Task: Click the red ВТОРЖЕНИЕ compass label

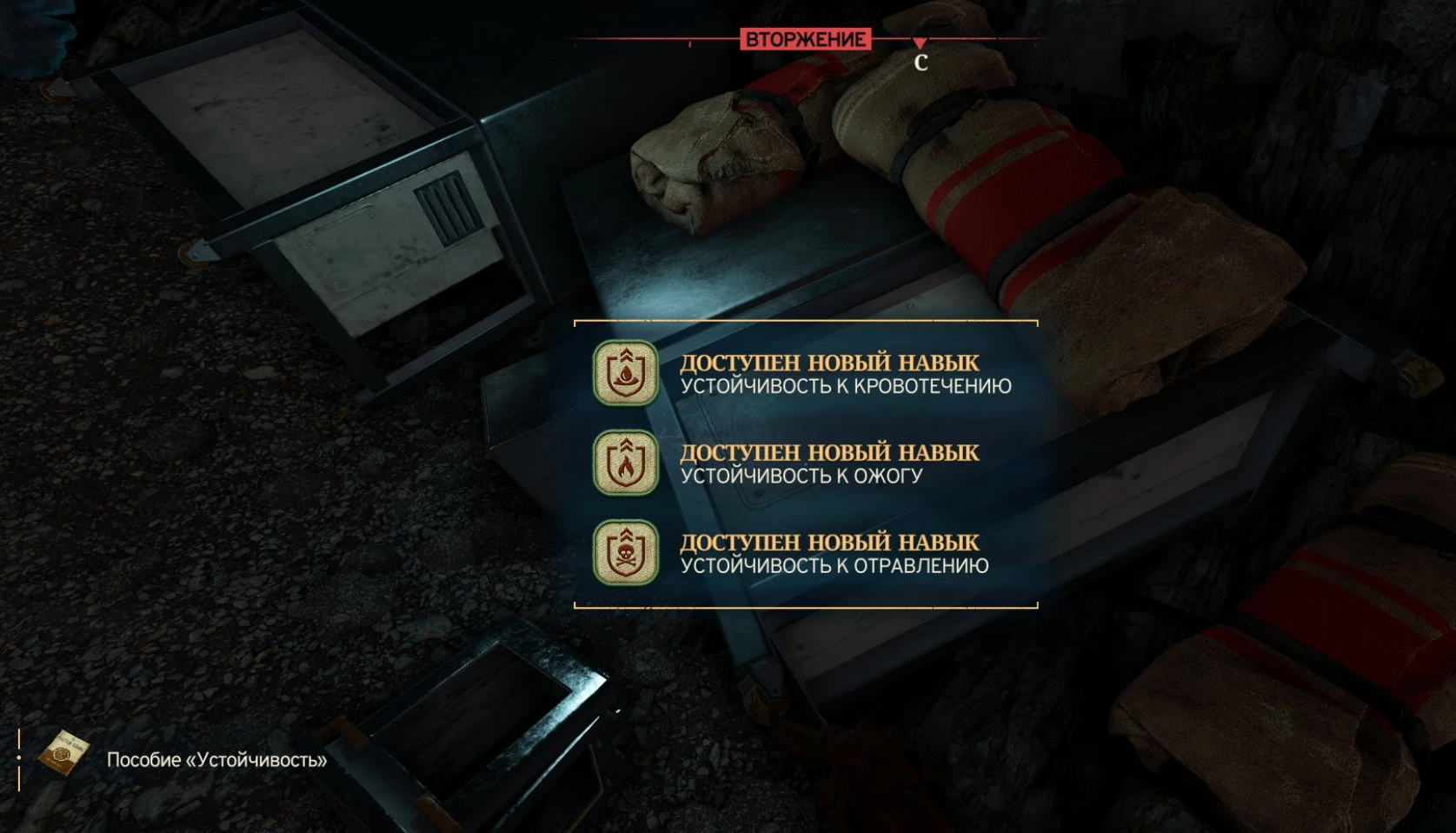Action: pos(805,39)
